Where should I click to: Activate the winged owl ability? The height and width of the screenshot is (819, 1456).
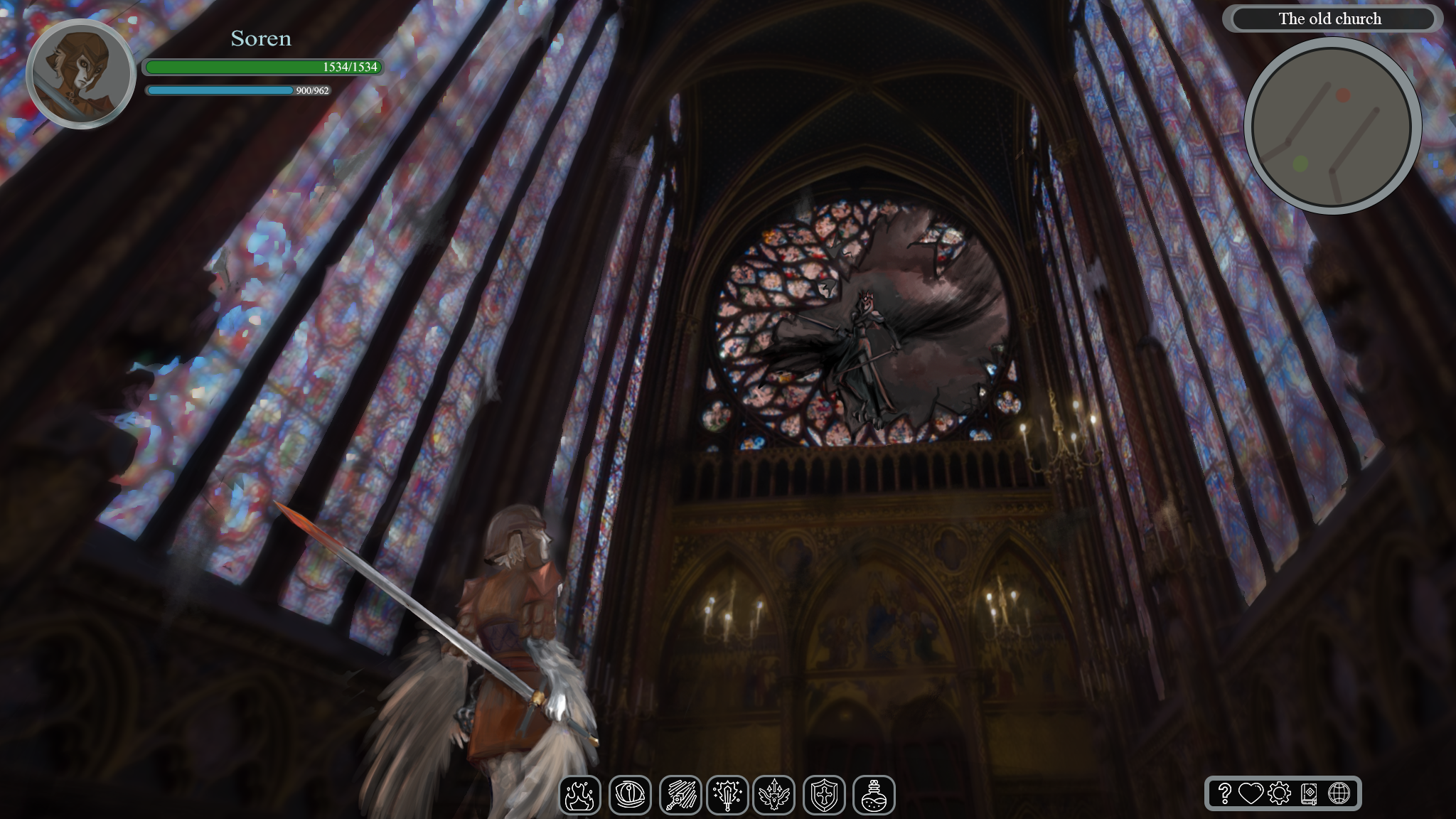[x=774, y=795]
